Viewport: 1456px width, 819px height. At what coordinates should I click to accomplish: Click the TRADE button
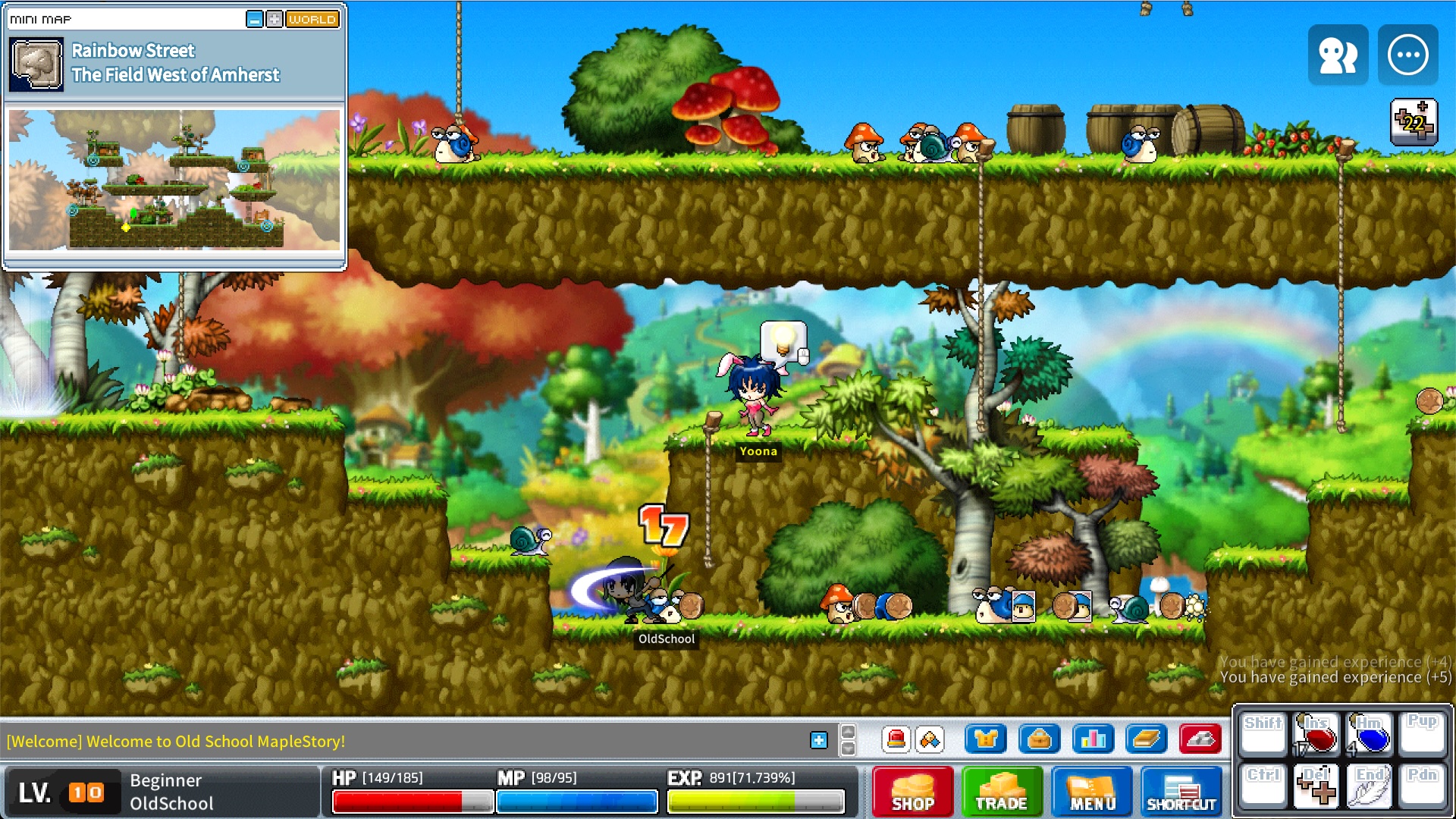[x=1002, y=792]
